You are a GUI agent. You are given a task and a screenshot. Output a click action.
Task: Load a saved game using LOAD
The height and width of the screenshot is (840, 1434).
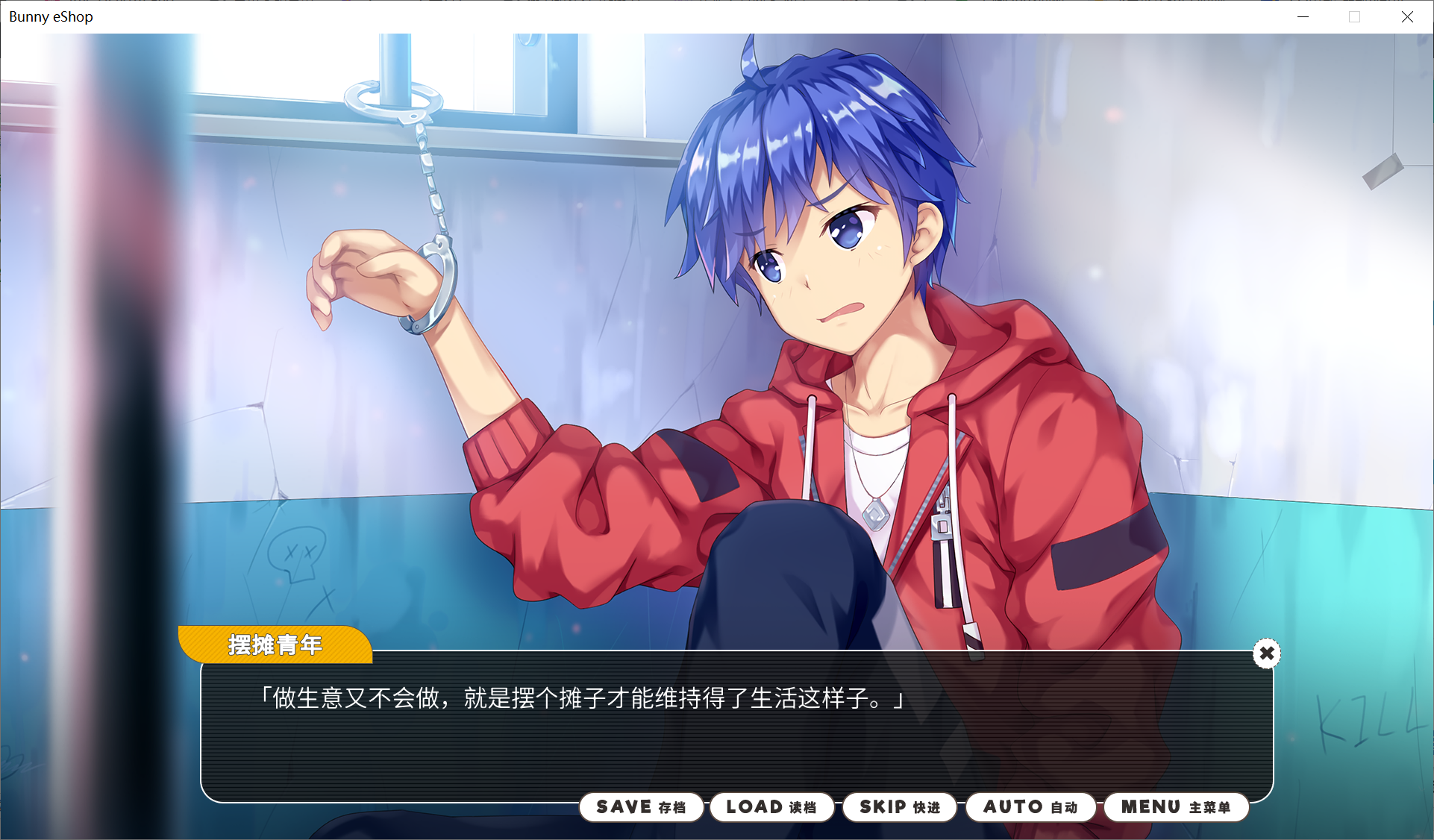(771, 807)
